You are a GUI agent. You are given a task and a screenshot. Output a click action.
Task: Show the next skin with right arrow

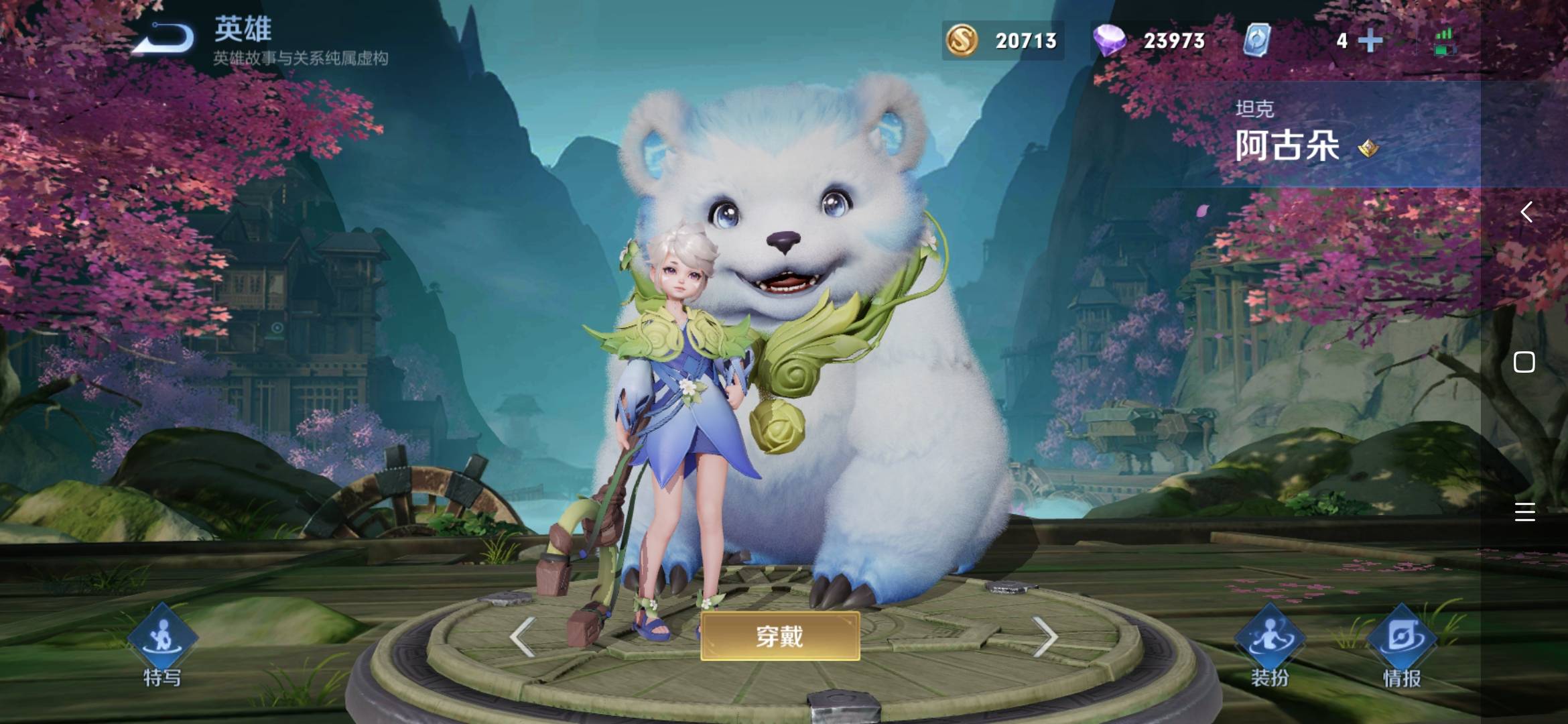pyautogui.click(x=1044, y=636)
